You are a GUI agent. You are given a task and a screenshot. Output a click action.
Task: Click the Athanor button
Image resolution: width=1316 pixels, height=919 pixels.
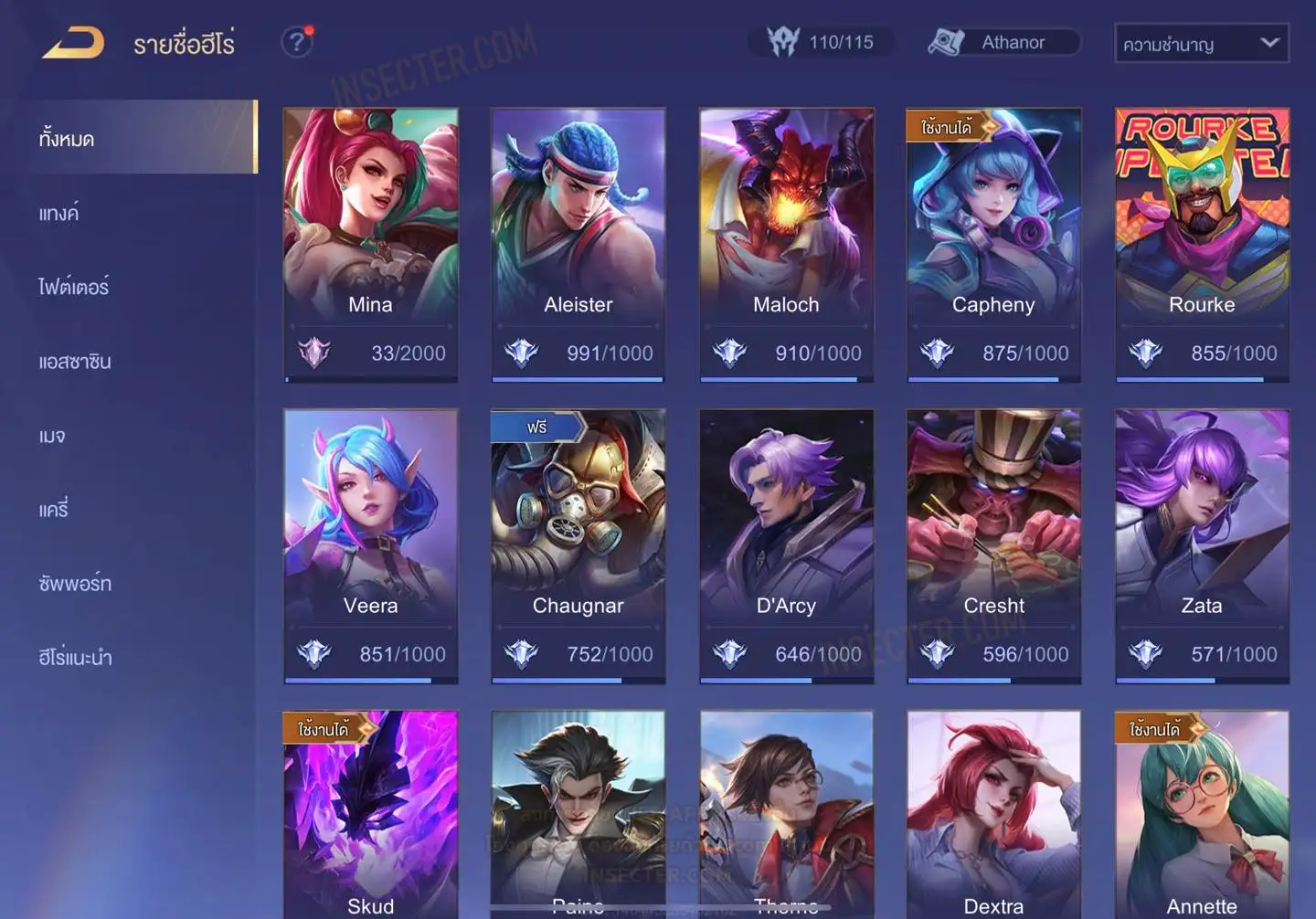[x=1003, y=42]
